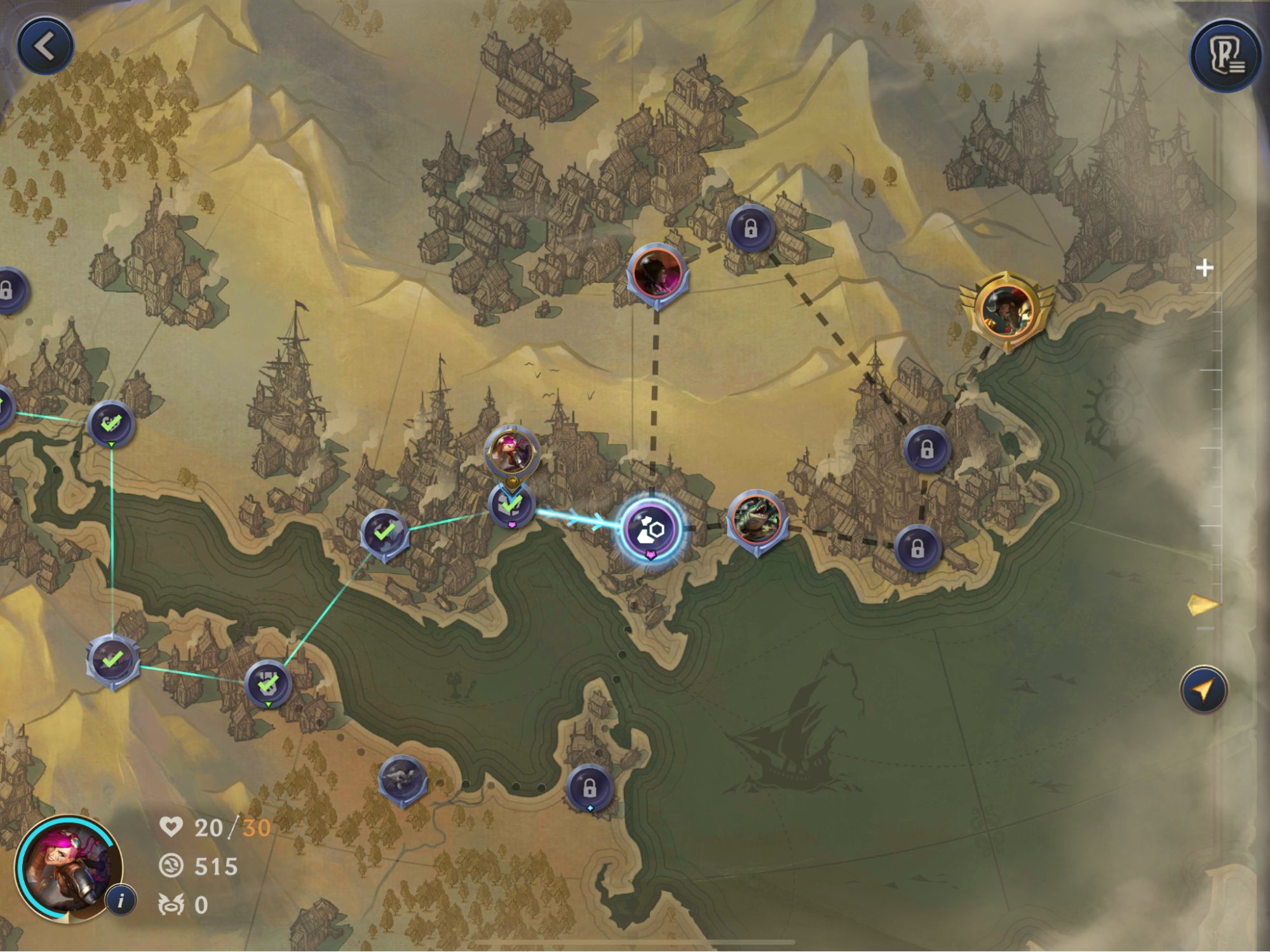Select the glowing highlighted map node

651,528
